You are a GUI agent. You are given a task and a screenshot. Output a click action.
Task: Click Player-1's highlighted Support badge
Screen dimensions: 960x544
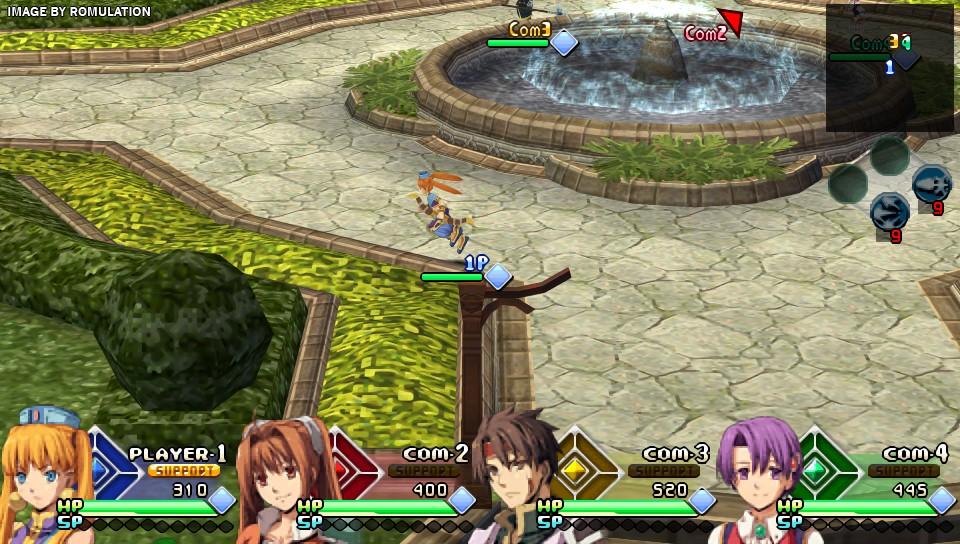point(184,470)
